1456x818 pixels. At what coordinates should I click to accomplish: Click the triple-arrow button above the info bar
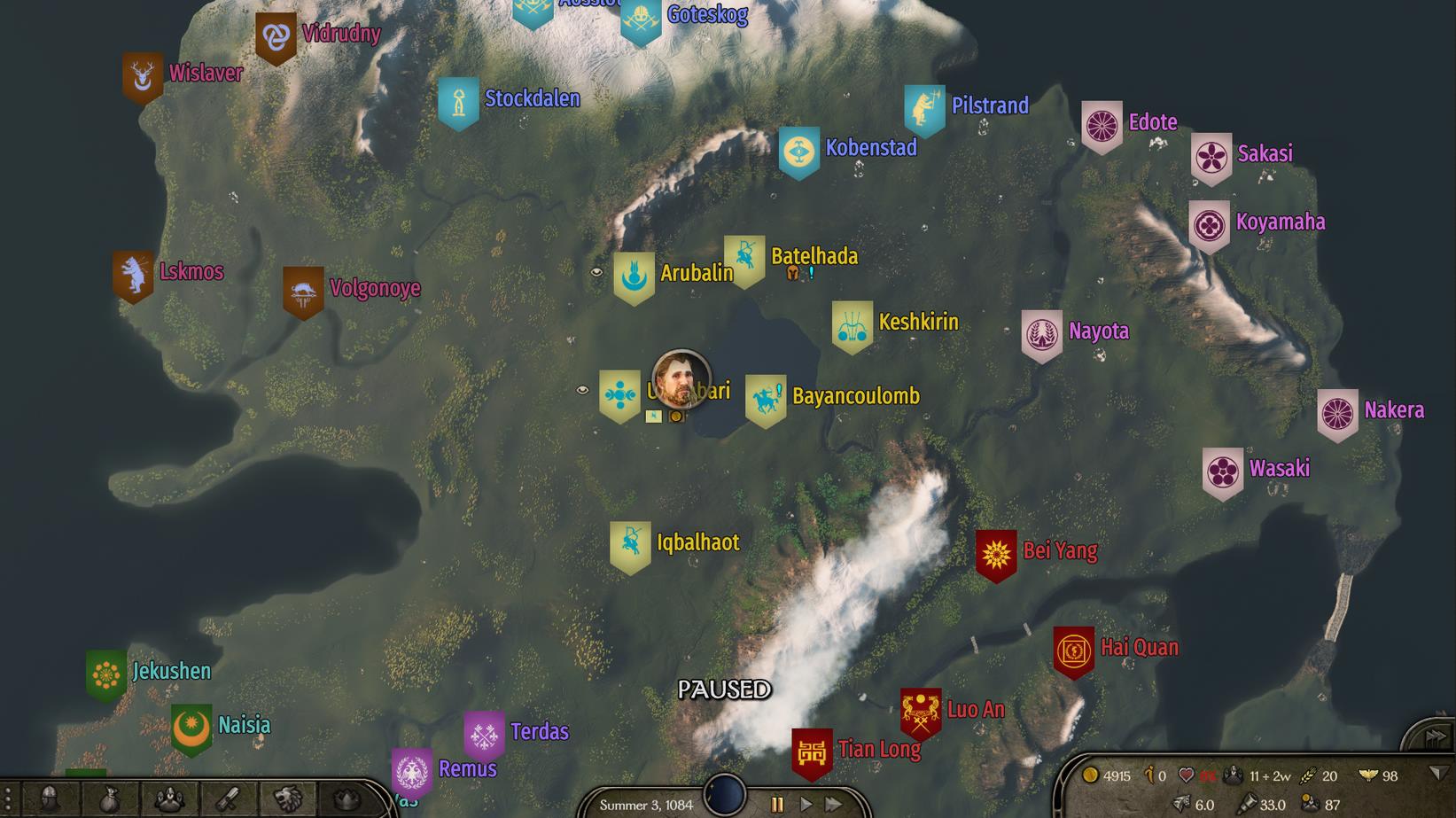pyautogui.click(x=1435, y=736)
